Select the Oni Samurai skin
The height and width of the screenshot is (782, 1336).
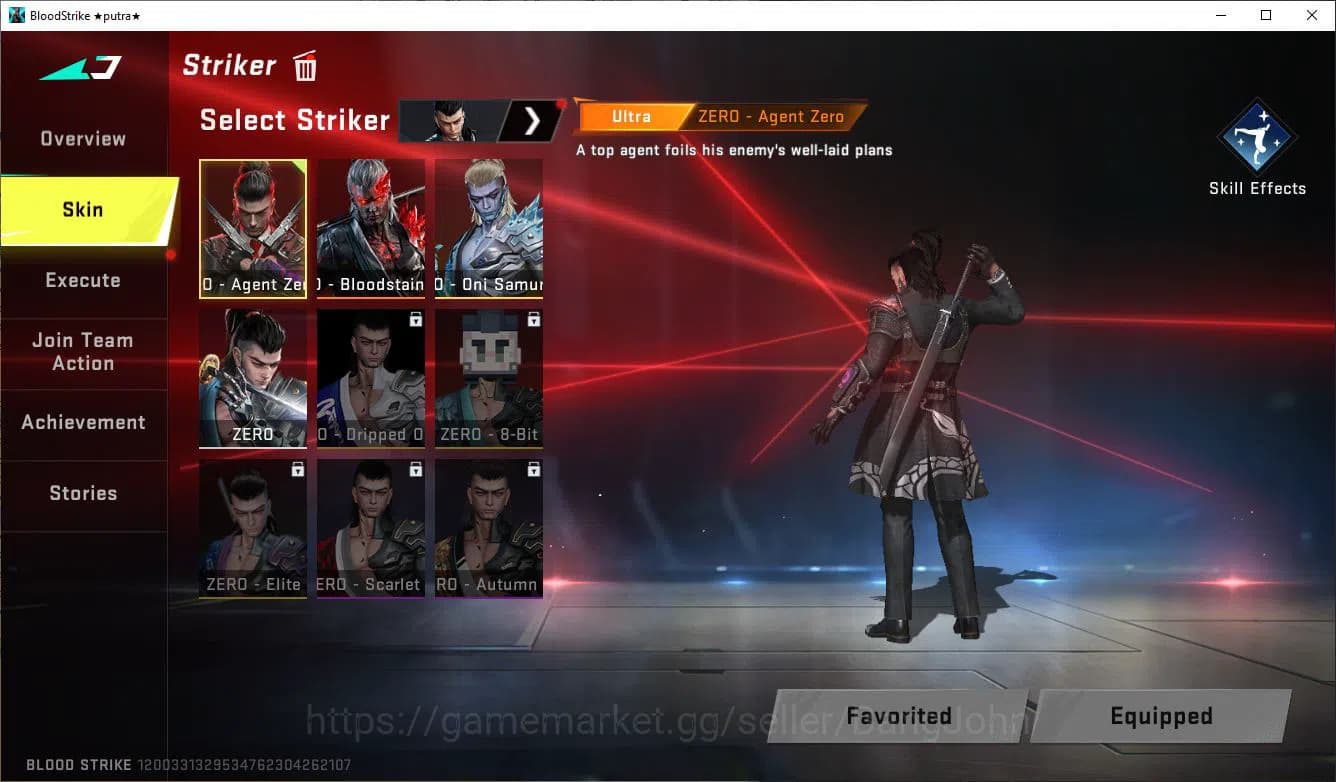[489, 228]
